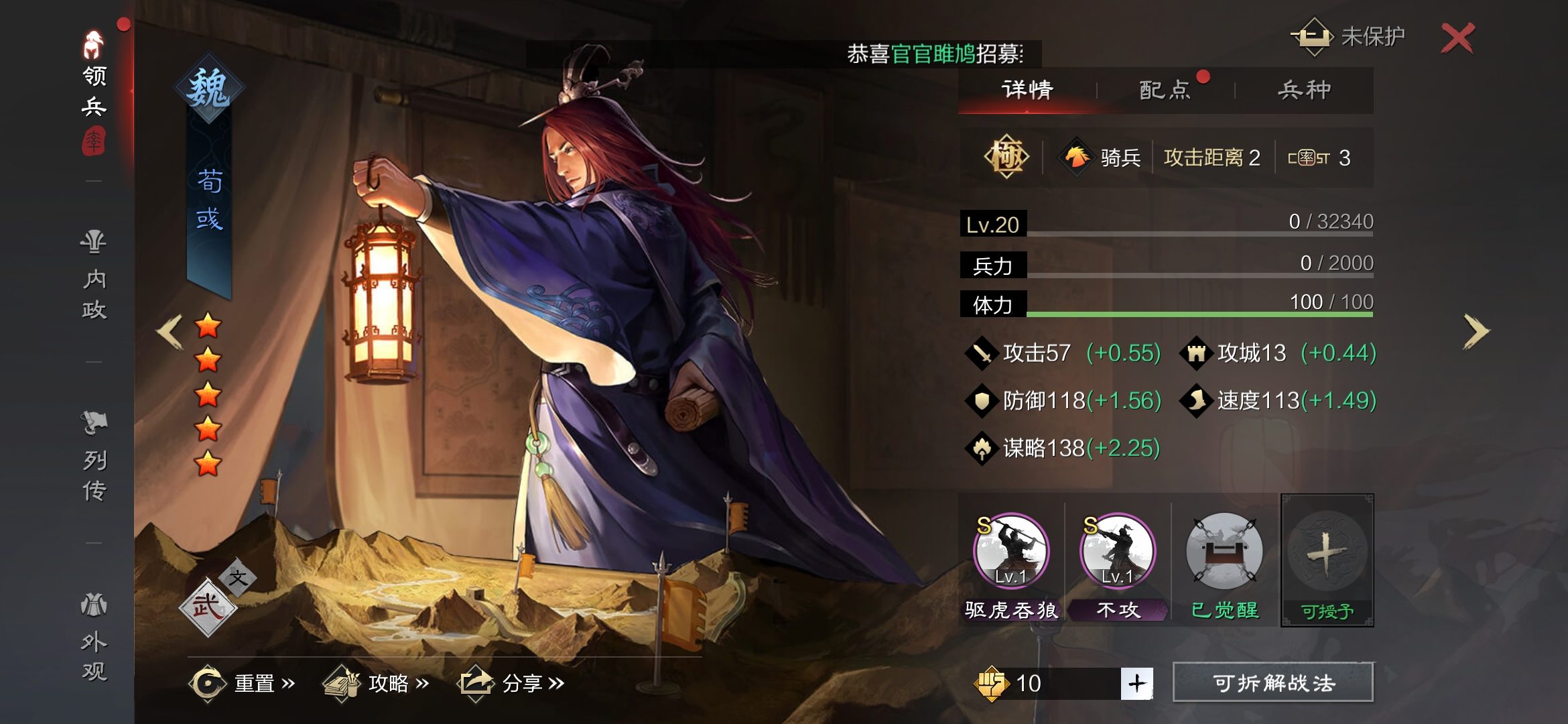Select the 详情 details tab
The width and height of the screenshot is (1568, 724).
pyautogui.click(x=1027, y=90)
